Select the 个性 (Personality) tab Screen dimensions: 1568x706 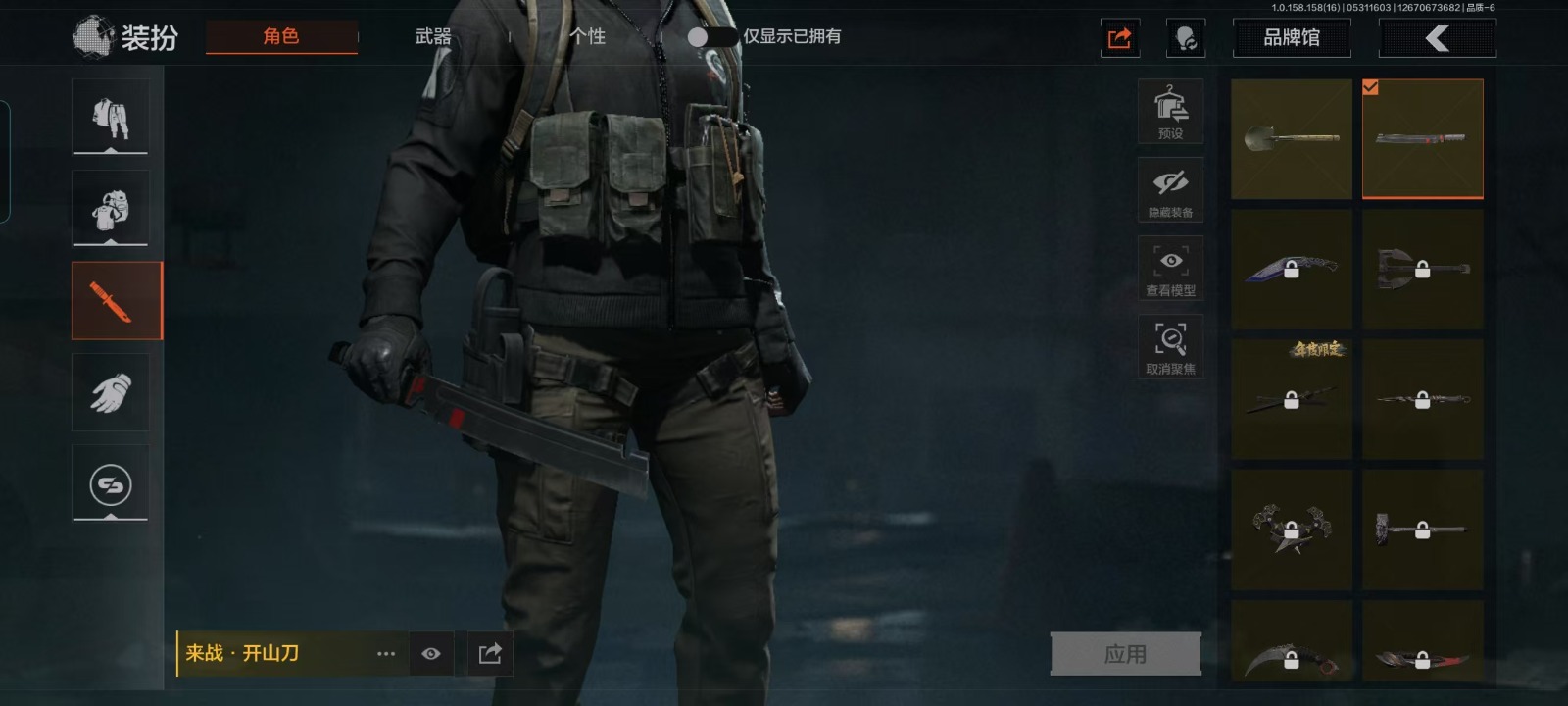coord(587,37)
